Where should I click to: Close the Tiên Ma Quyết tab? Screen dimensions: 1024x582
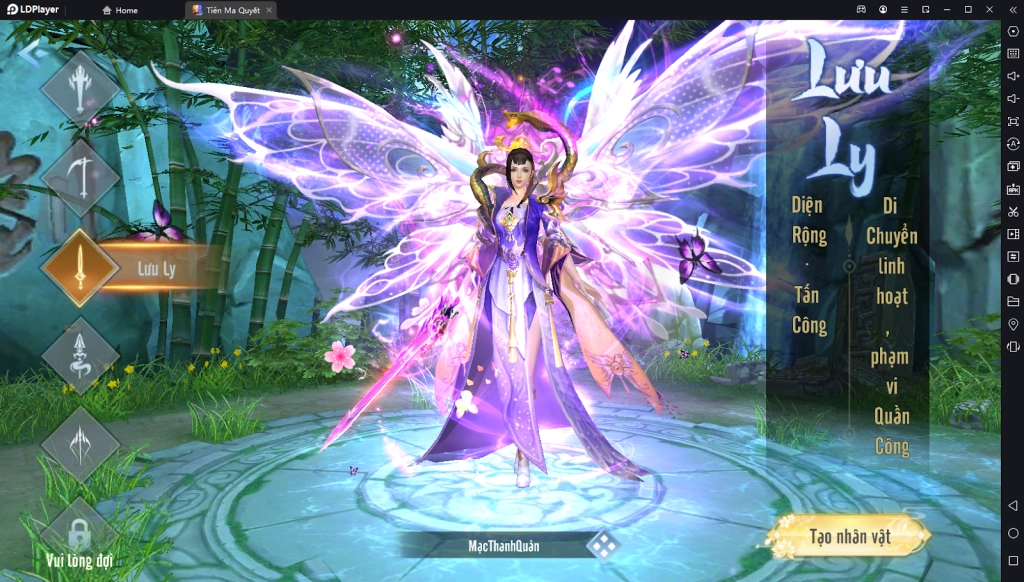(269, 10)
